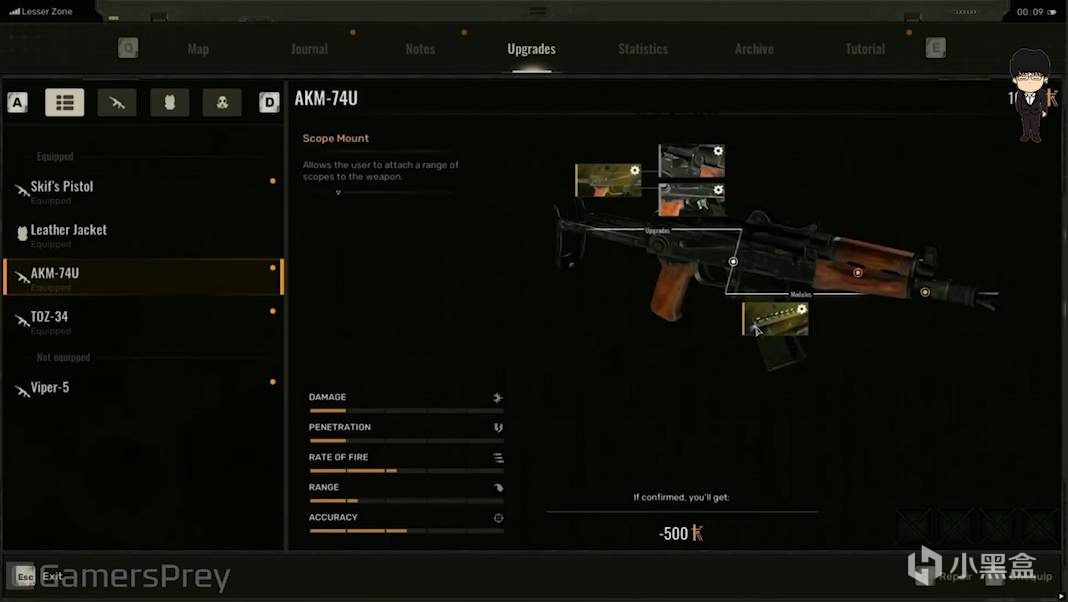Open the Journal tab
The width and height of the screenshot is (1068, 602).
(x=309, y=49)
